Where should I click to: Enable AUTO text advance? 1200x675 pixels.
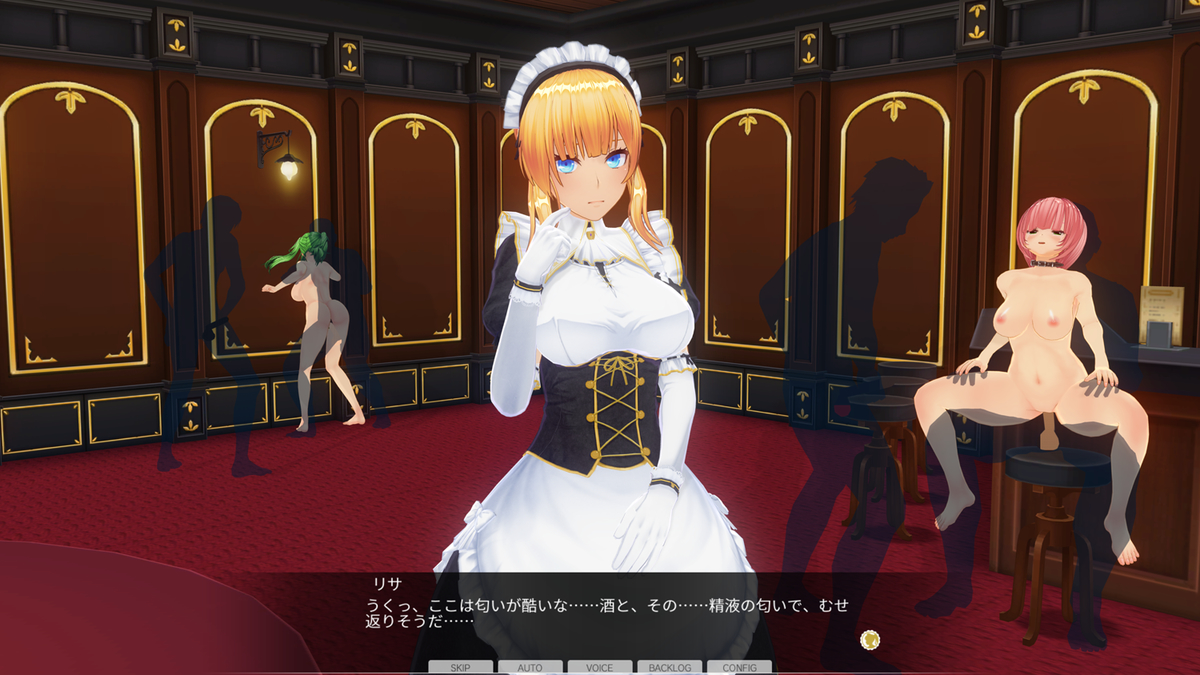[x=530, y=667]
